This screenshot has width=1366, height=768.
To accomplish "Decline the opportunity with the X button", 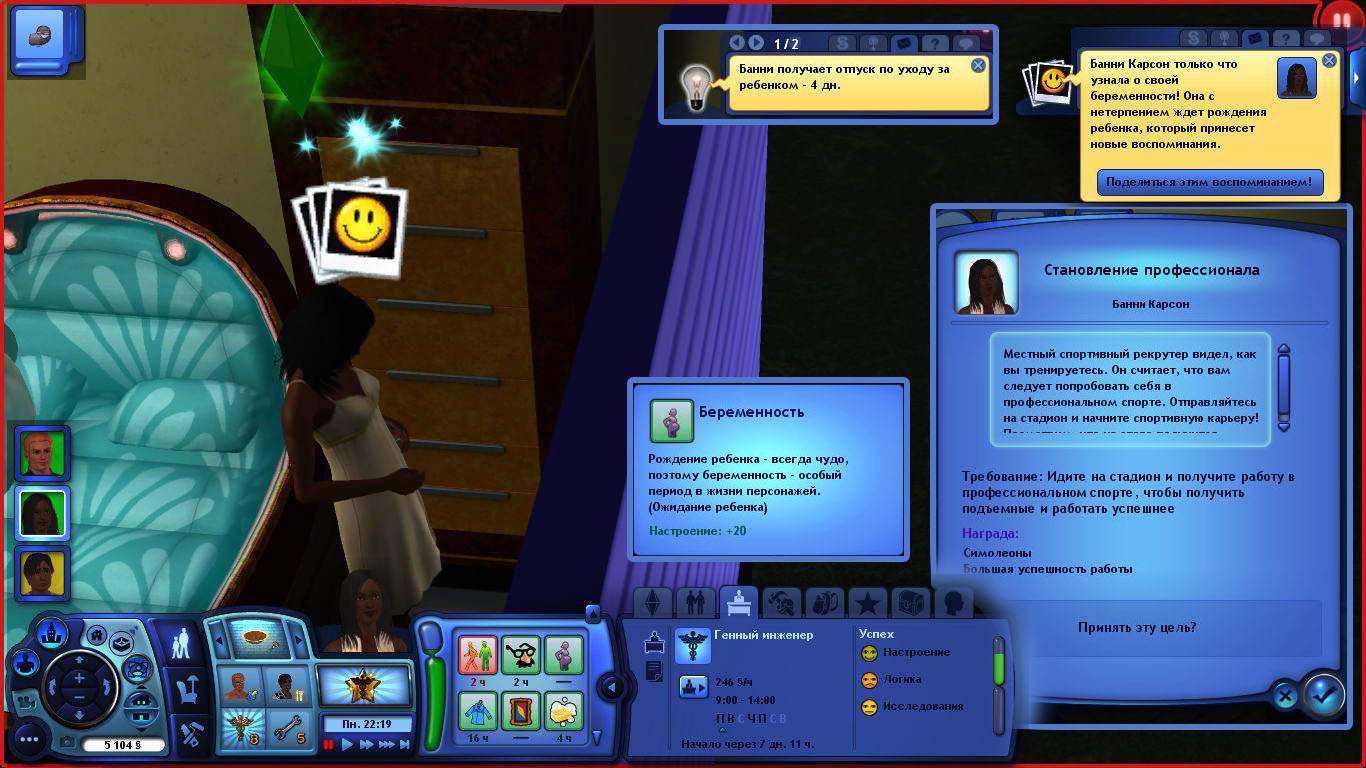I will [1286, 696].
